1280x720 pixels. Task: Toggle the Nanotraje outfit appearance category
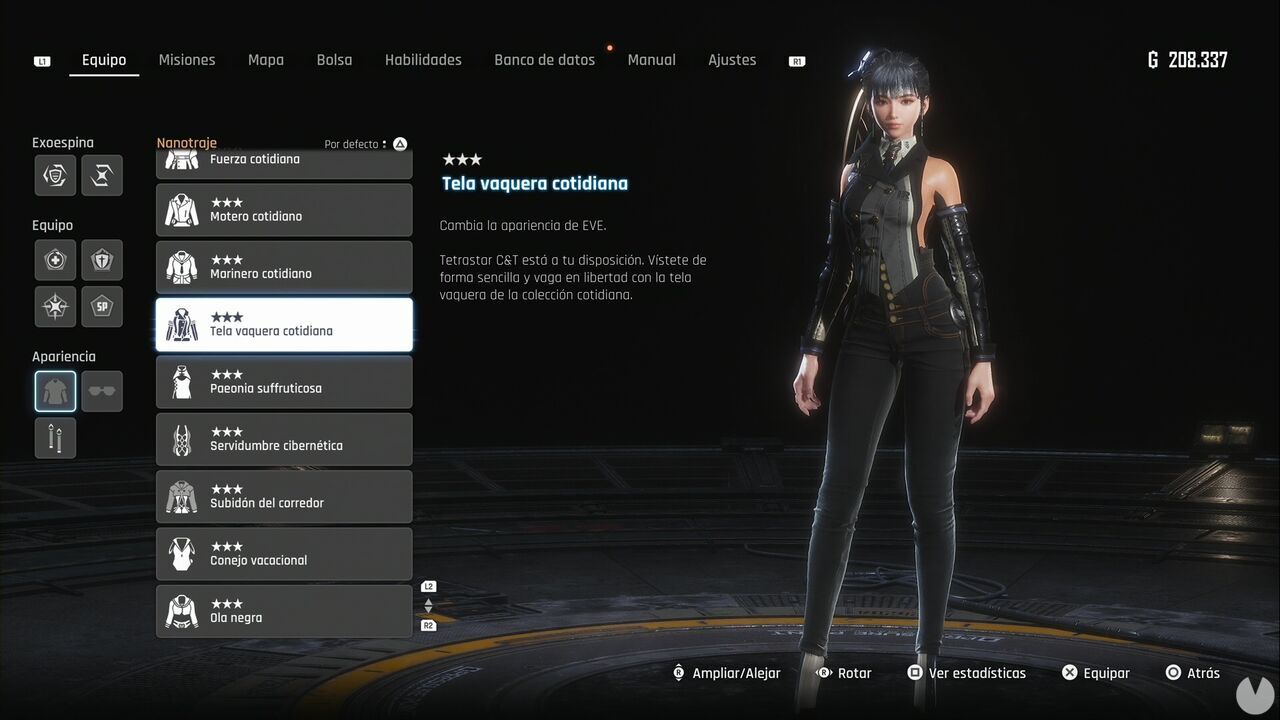(55, 390)
